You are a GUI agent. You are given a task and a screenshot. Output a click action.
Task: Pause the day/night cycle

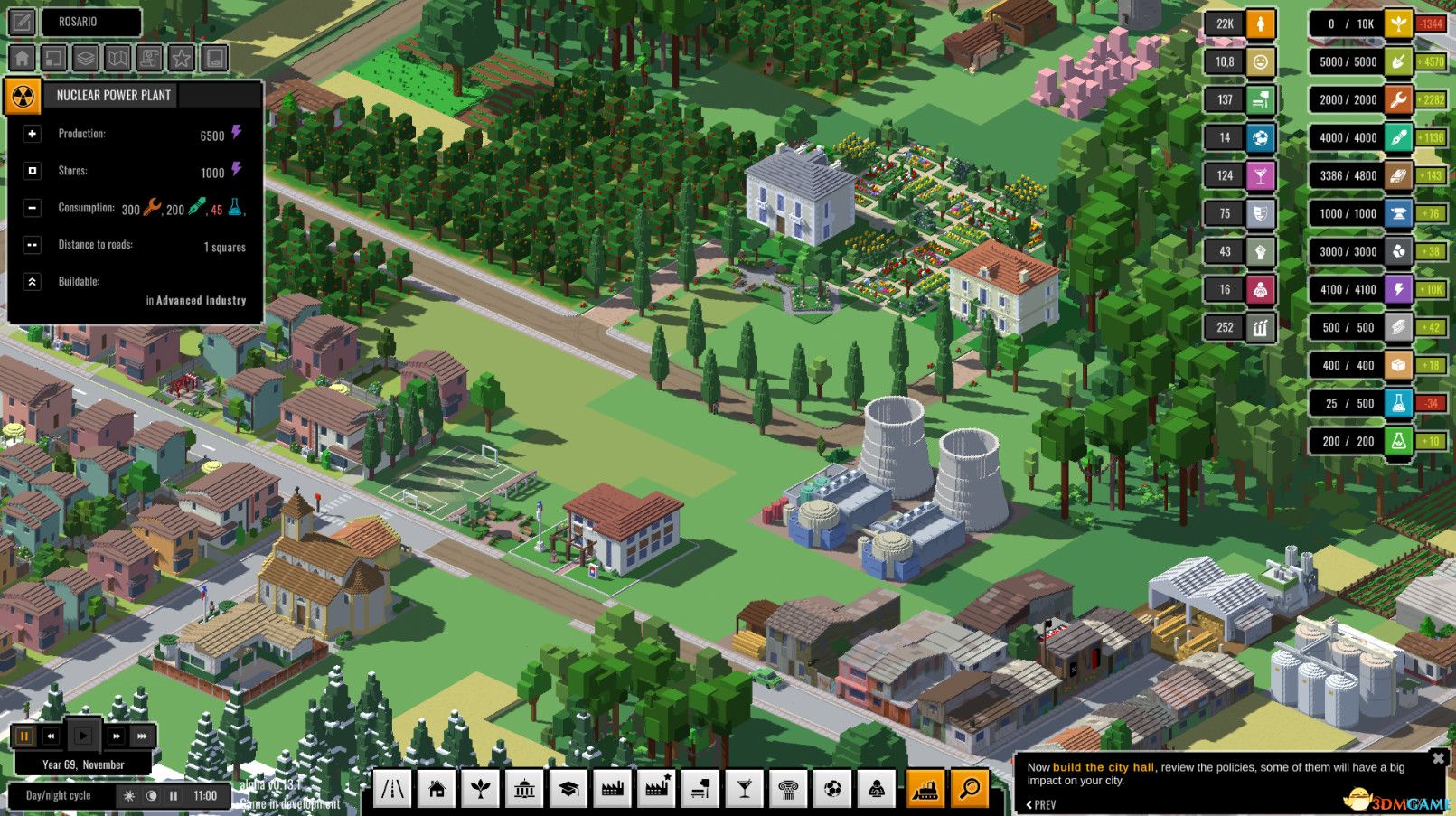(x=172, y=796)
